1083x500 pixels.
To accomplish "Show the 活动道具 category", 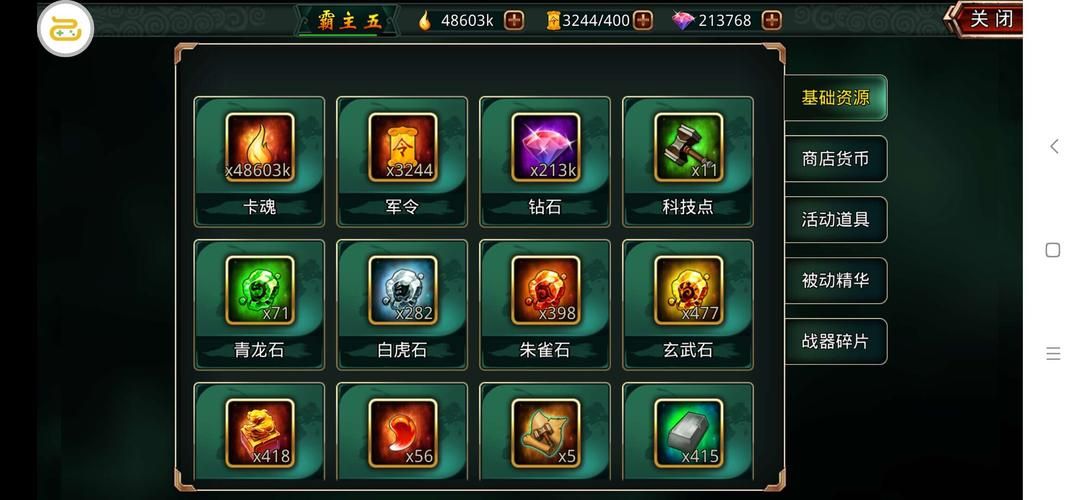I will pos(835,220).
